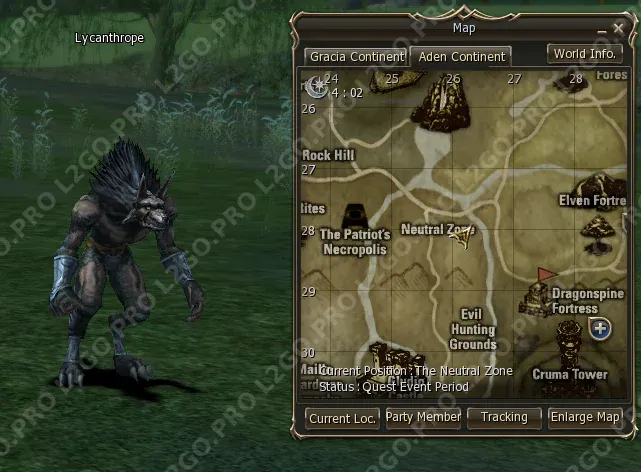Enlarge the map view
Screen dimensions: 641x472
click(x=586, y=417)
